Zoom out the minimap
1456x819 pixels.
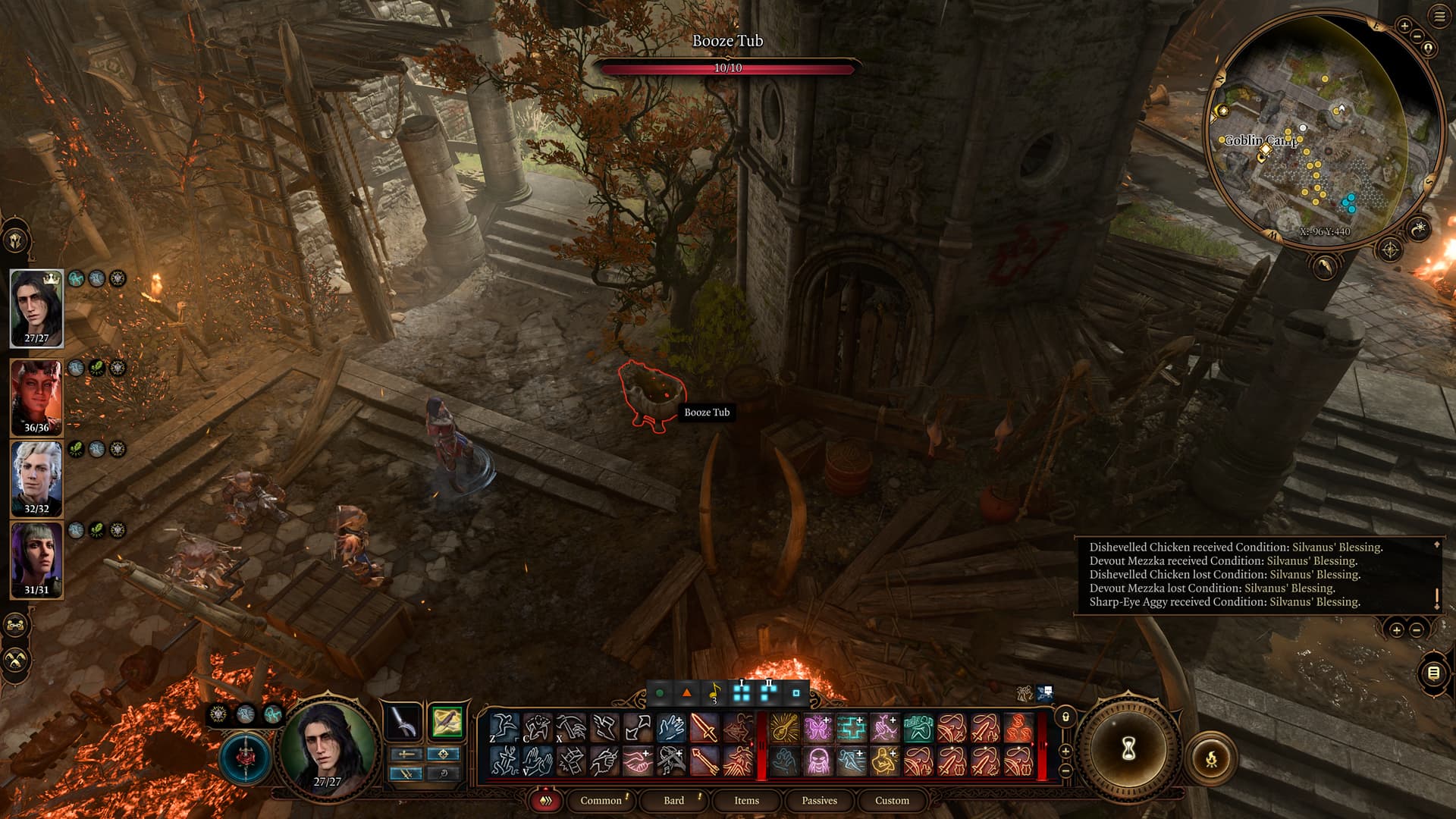[x=1417, y=36]
